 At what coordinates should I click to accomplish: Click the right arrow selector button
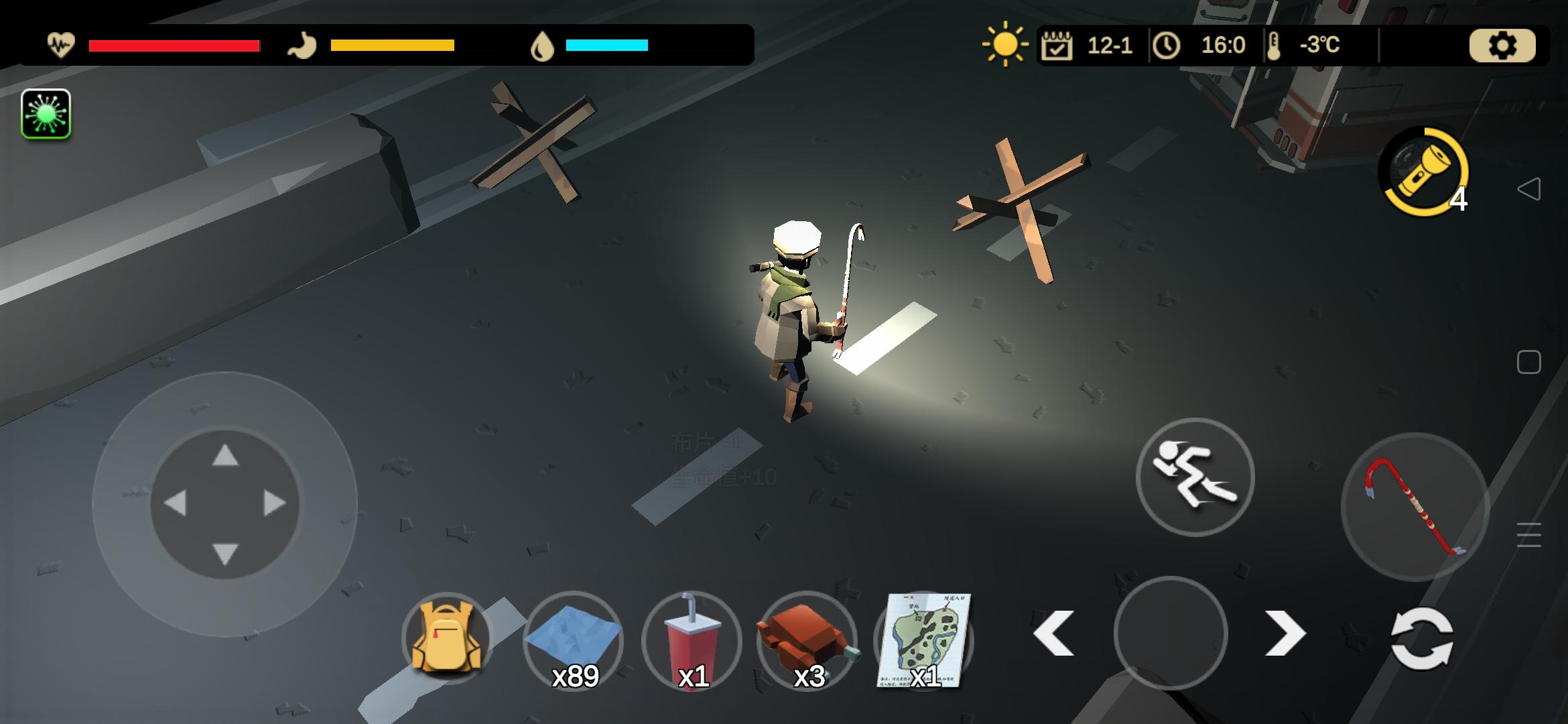pos(1285,633)
